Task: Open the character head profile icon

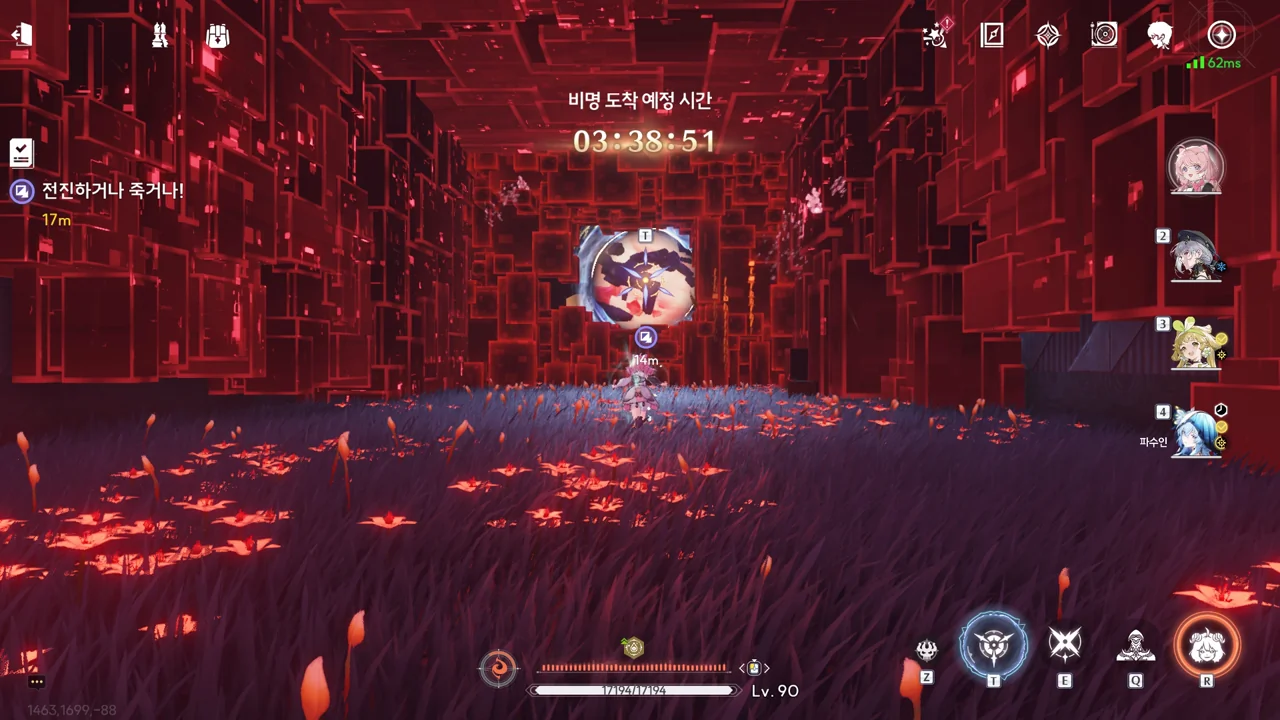Action: tap(1160, 35)
